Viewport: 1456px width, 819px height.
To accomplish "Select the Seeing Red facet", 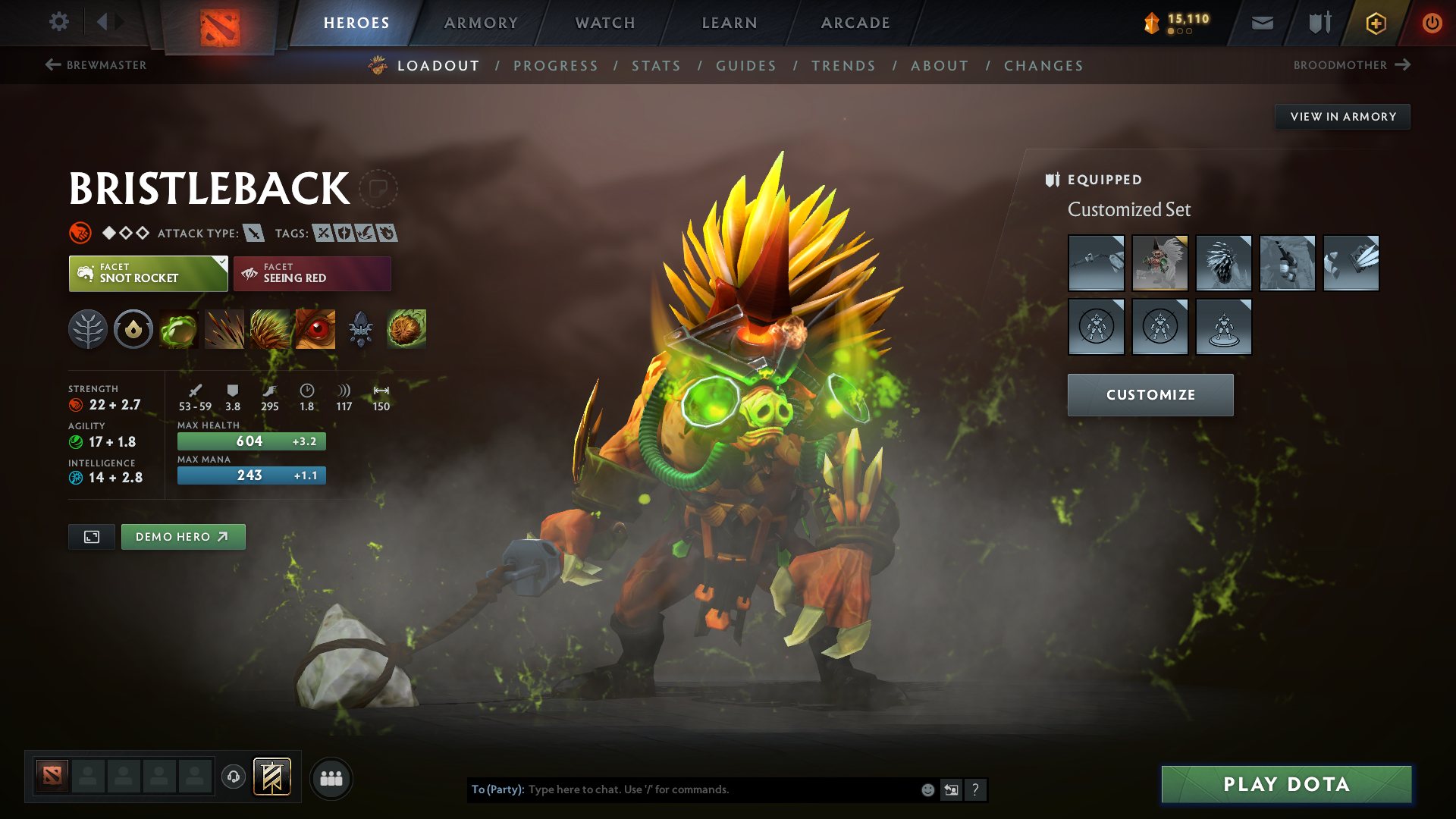I will click(x=312, y=273).
